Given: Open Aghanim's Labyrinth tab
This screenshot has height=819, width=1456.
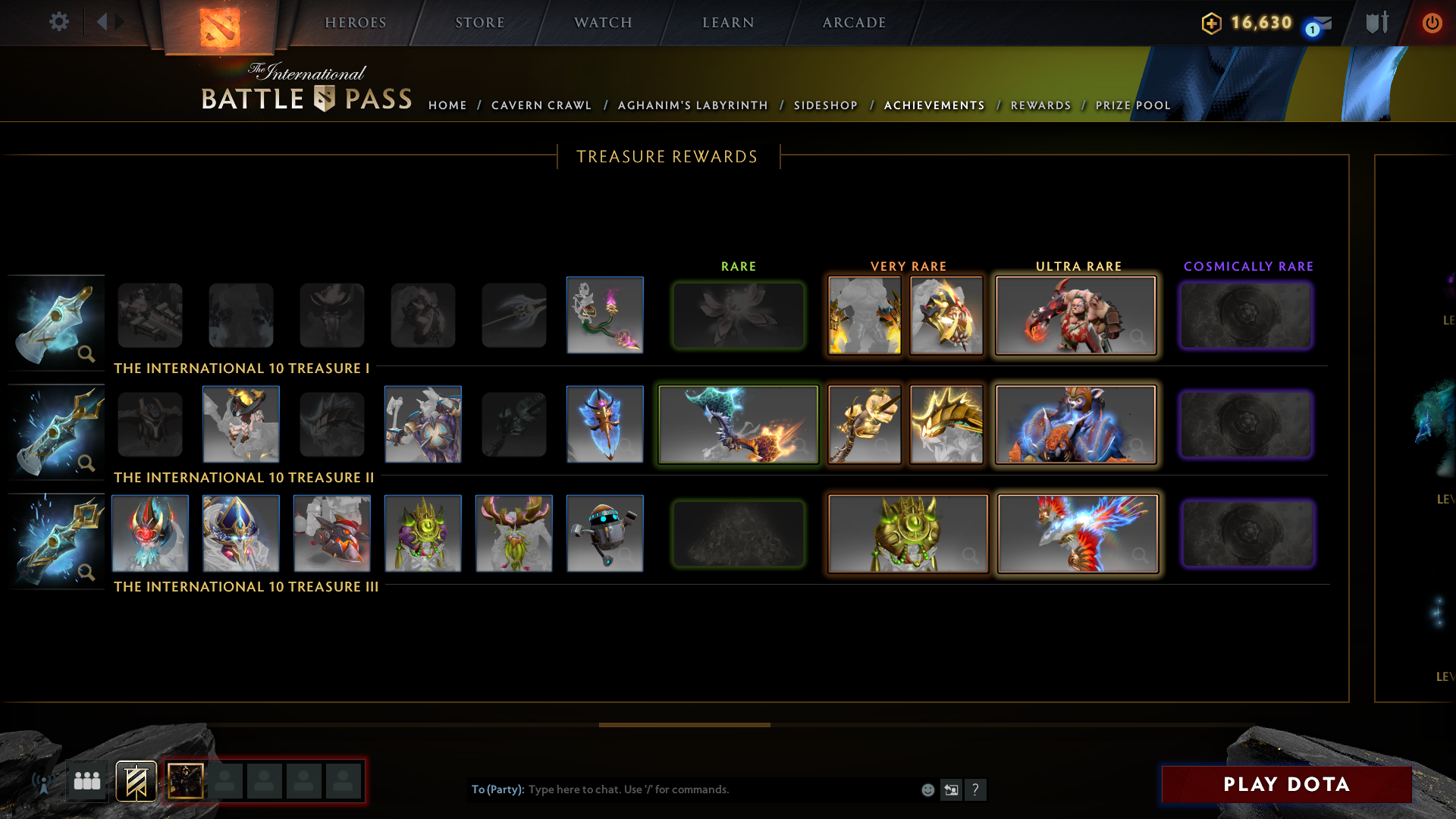Looking at the screenshot, I should pos(692,105).
